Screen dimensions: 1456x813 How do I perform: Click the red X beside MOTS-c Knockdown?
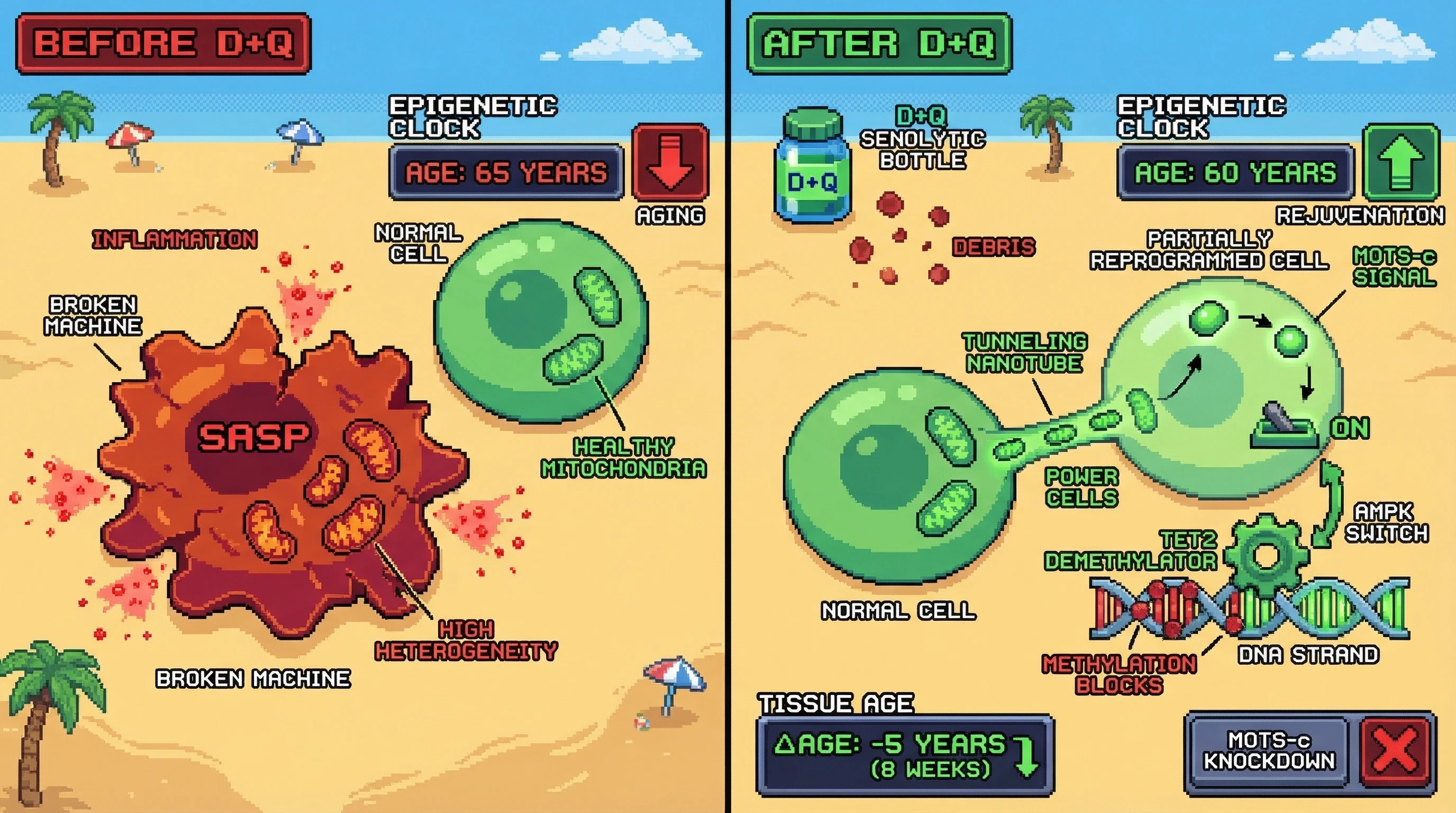(1395, 752)
